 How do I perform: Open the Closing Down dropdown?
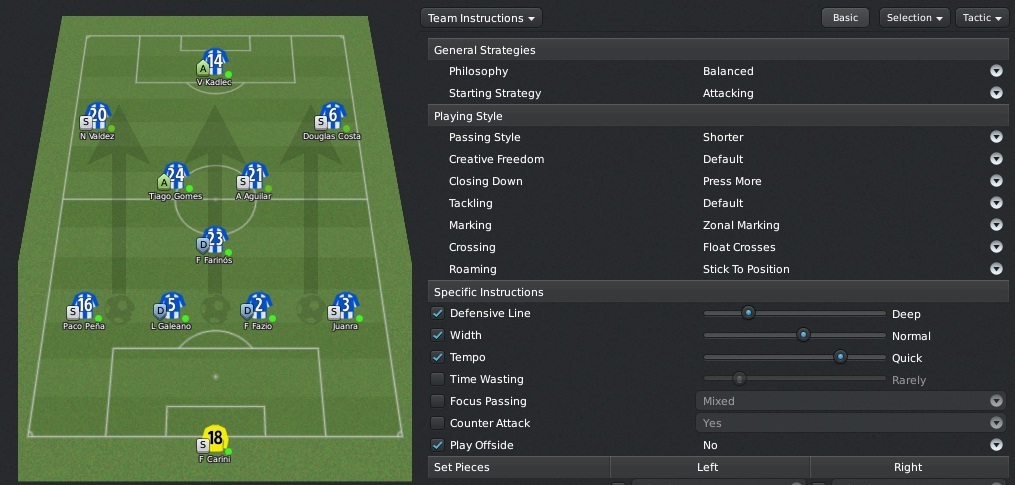(x=996, y=181)
